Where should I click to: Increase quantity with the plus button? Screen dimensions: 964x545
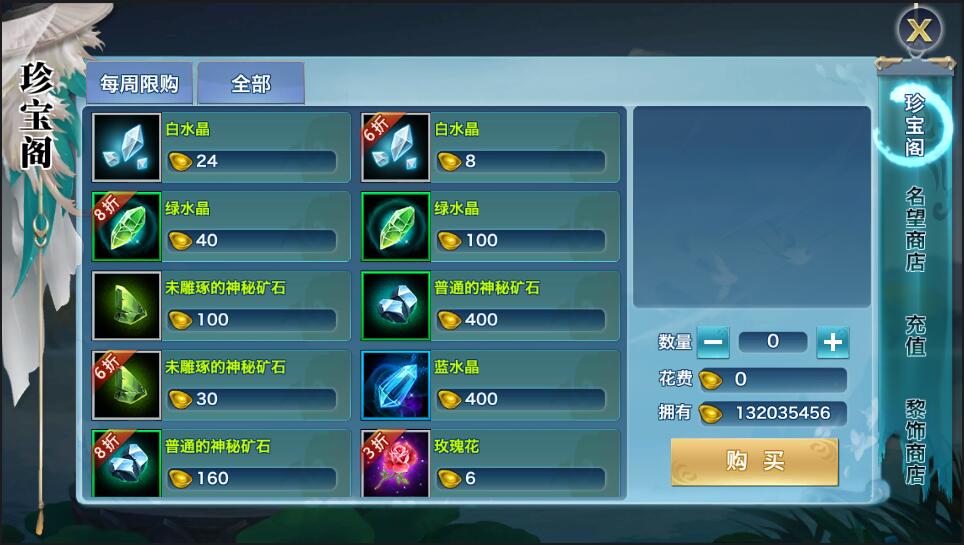click(x=832, y=342)
